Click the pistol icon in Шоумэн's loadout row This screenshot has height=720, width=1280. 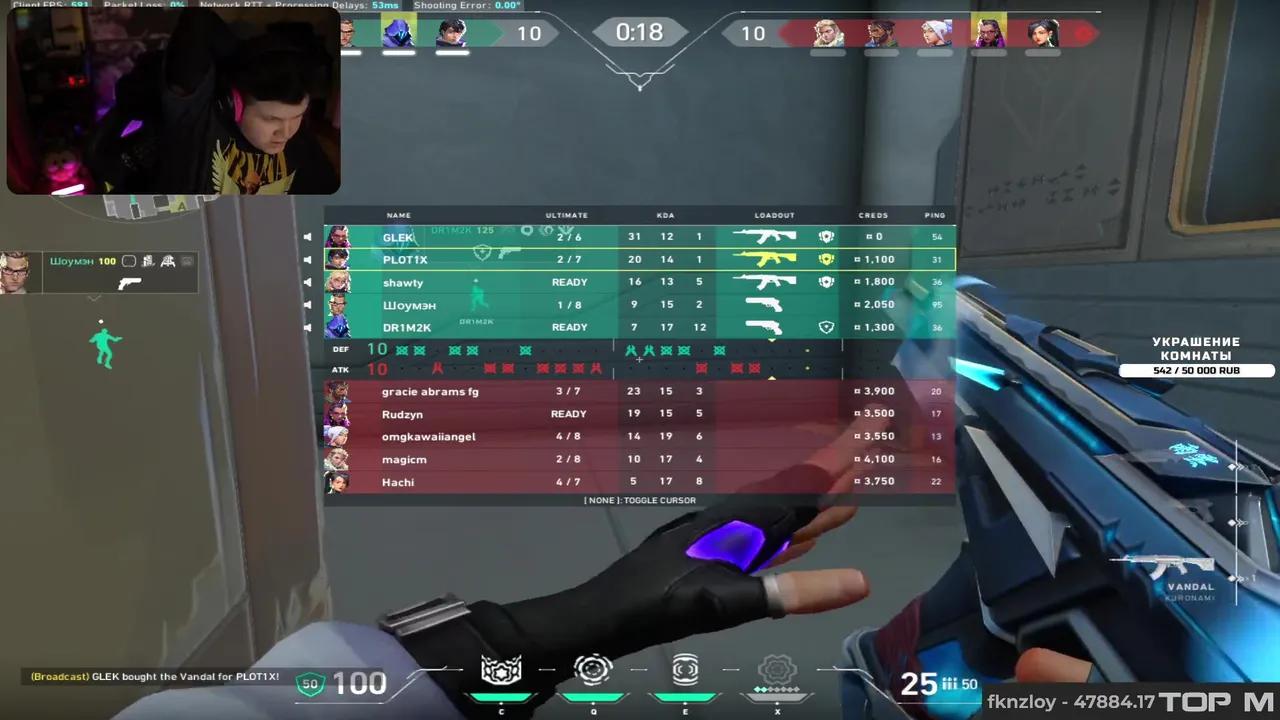point(762,304)
